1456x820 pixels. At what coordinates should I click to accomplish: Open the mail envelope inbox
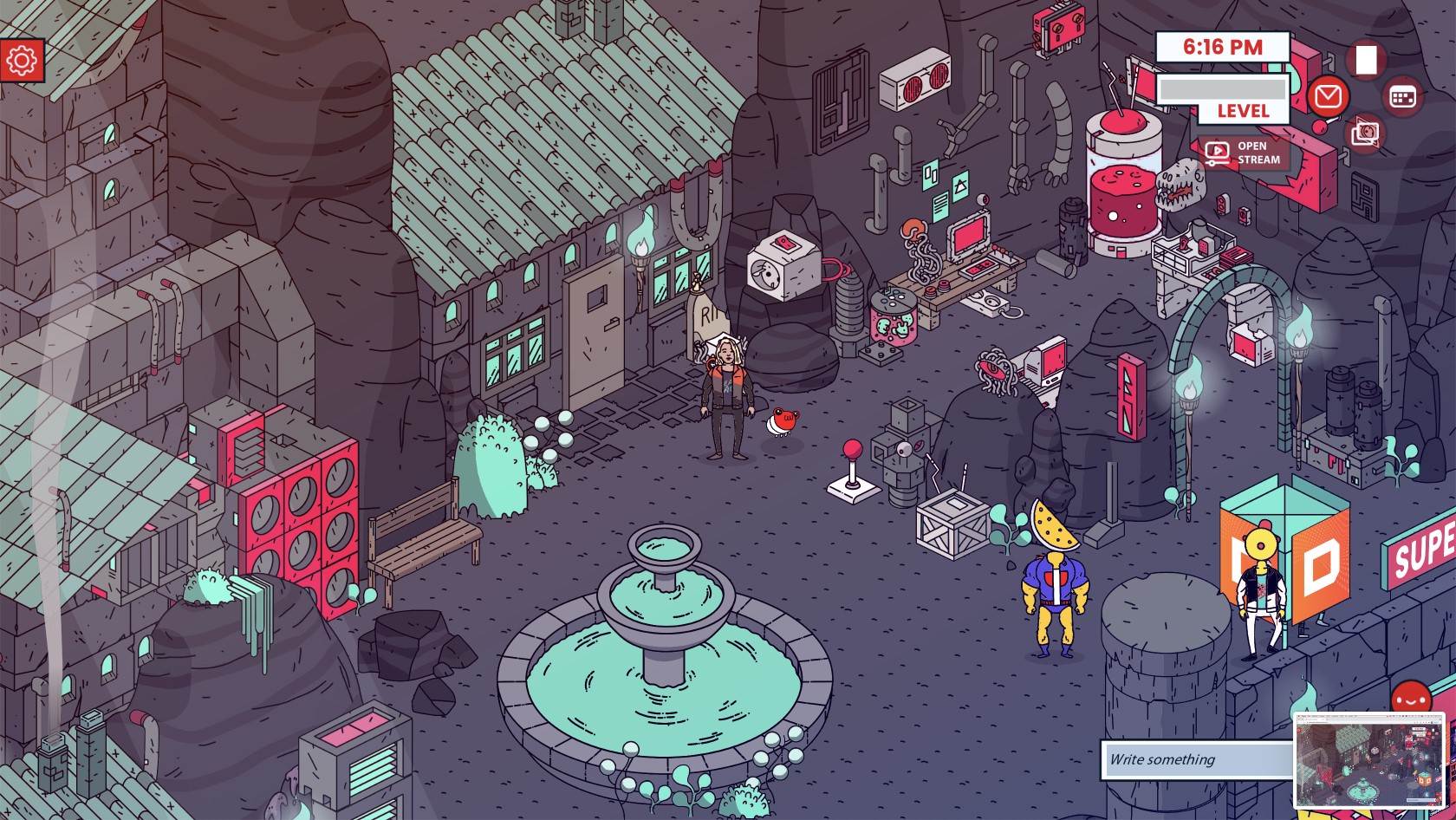click(x=1328, y=96)
